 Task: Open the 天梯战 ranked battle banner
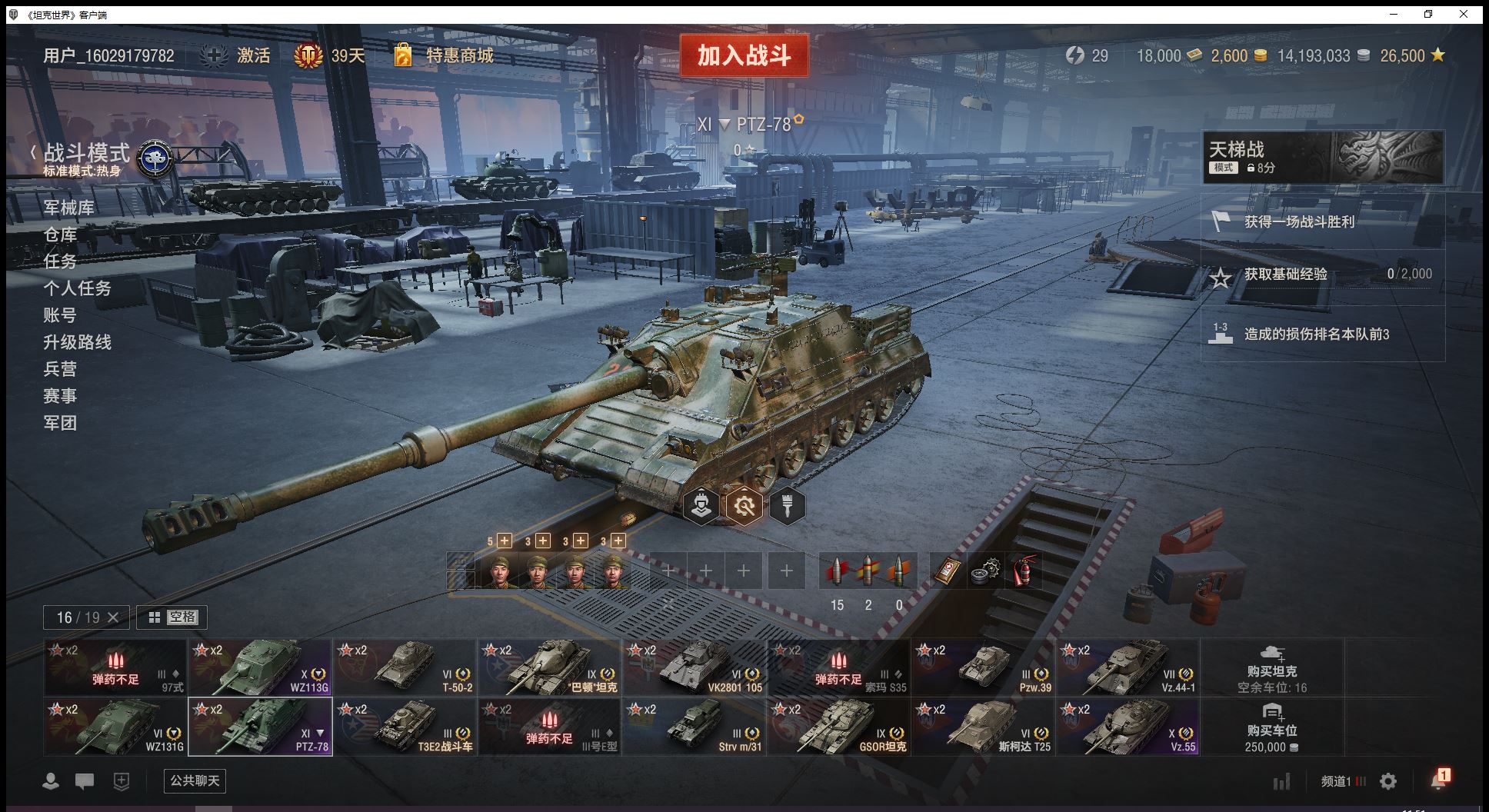coord(1322,157)
